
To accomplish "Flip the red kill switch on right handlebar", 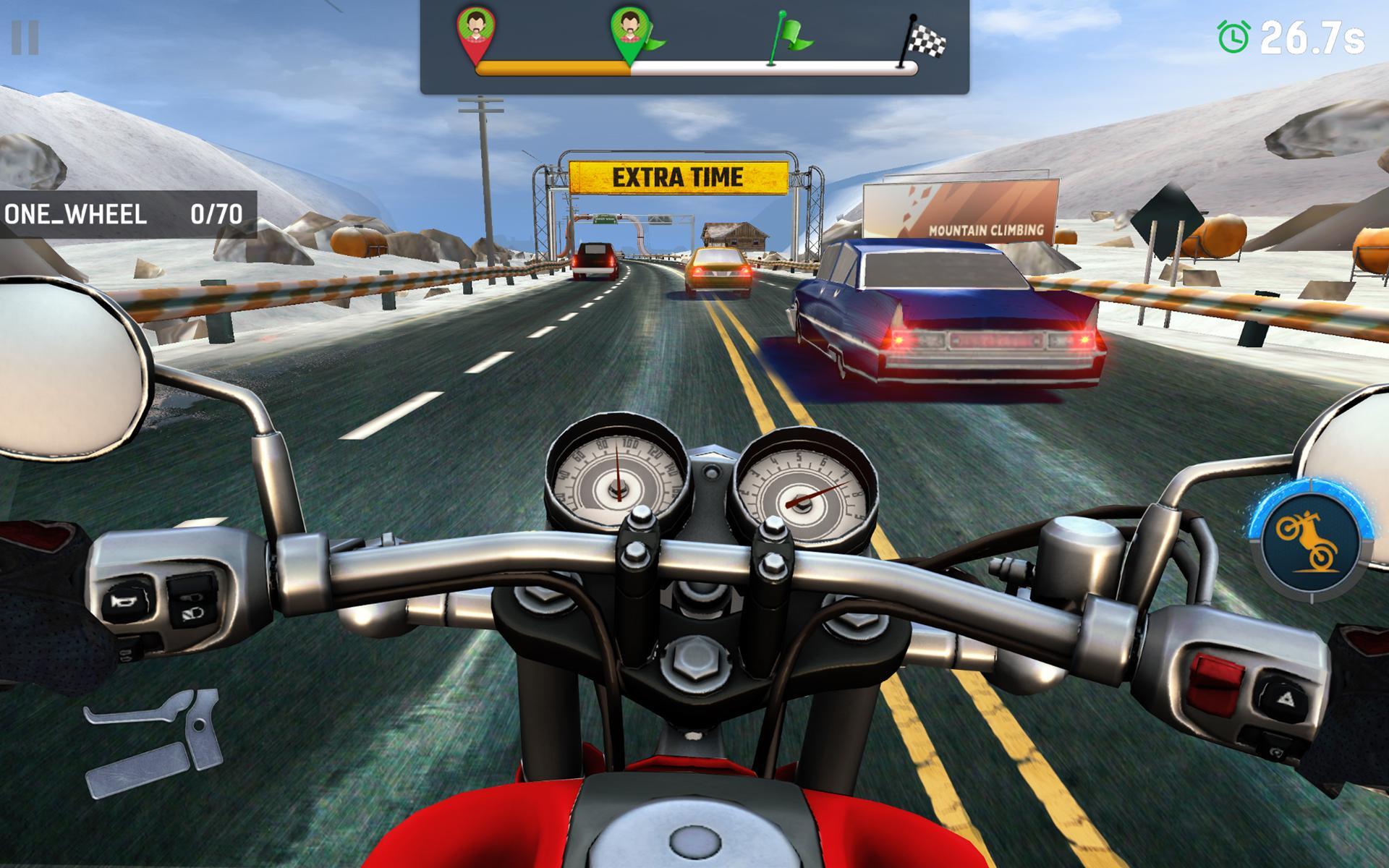I will tap(1215, 685).
